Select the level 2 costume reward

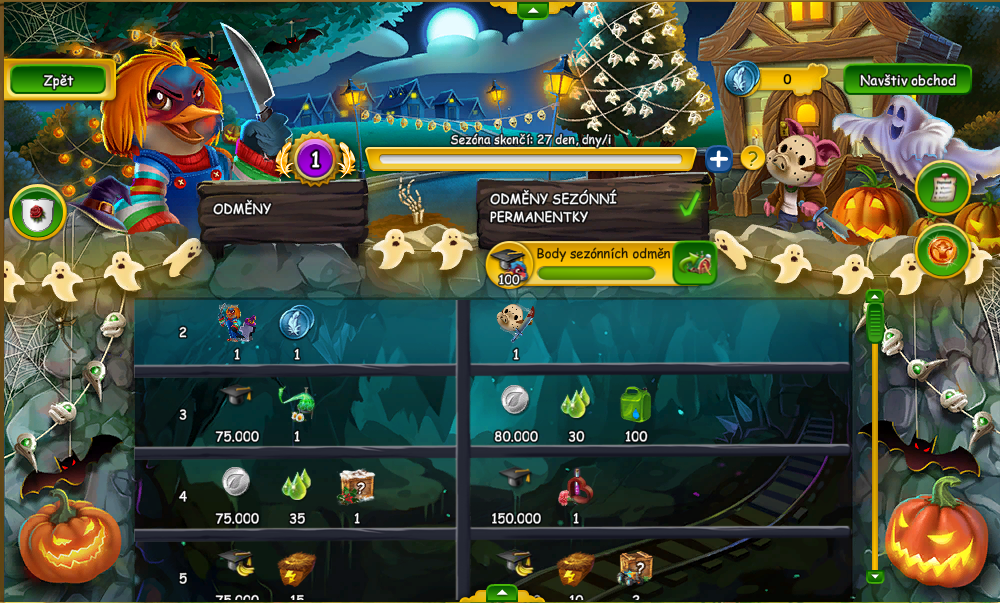click(237, 323)
